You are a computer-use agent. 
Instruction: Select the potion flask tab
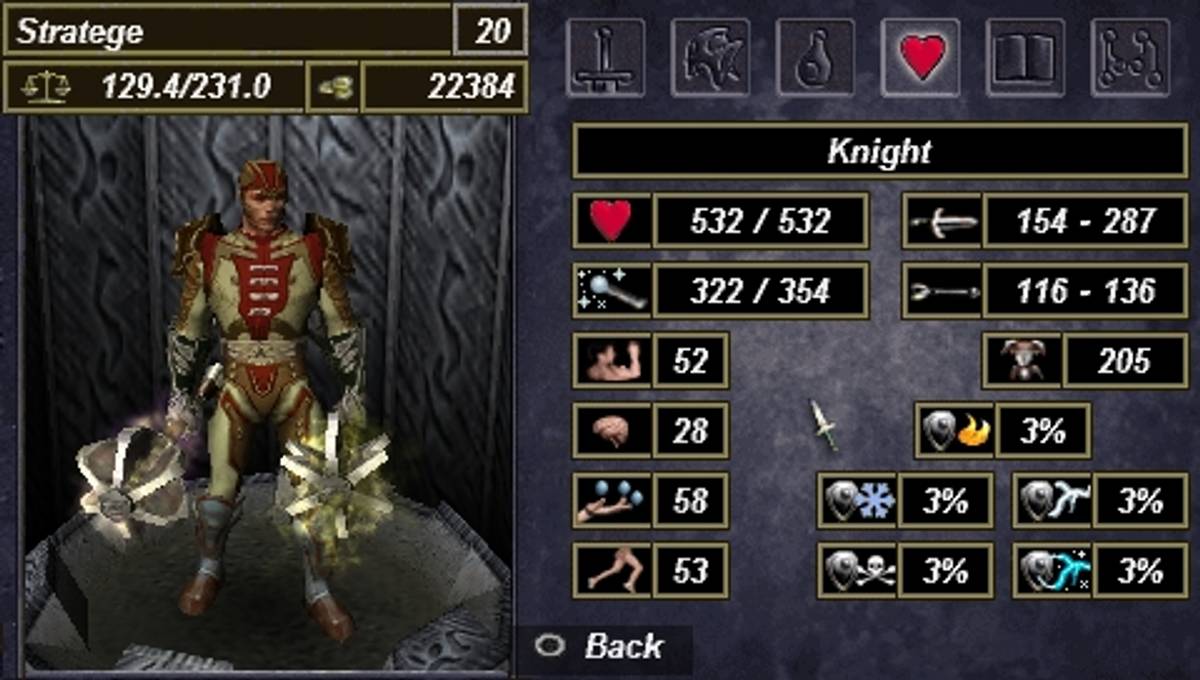[815, 57]
